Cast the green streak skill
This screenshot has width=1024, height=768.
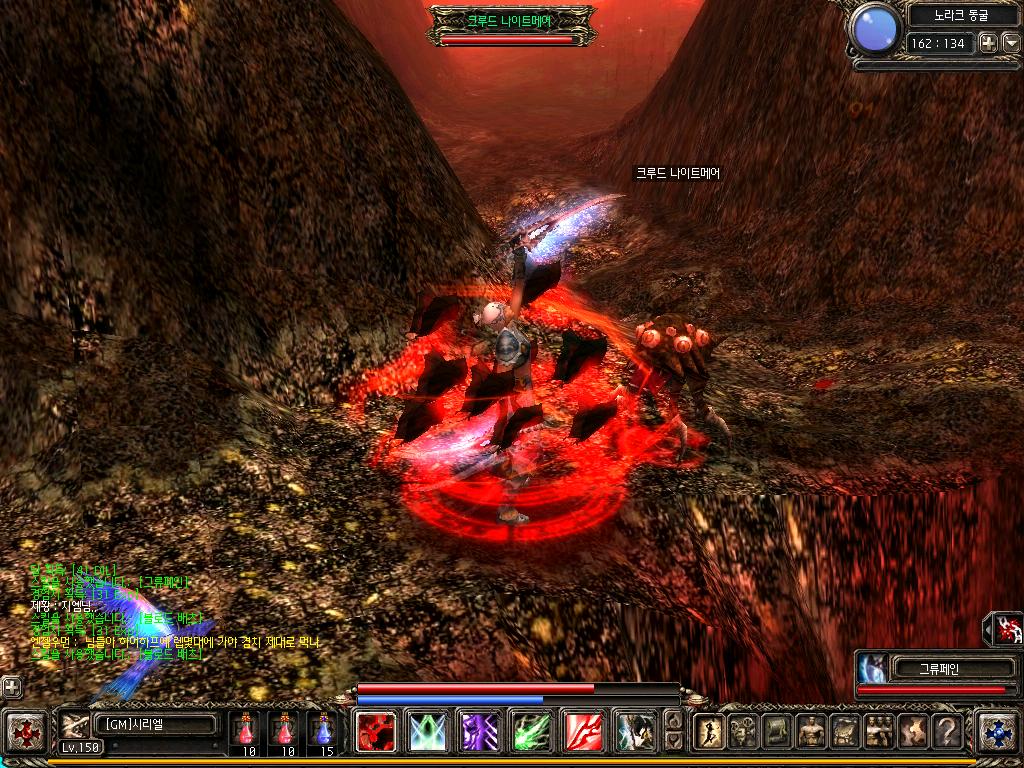point(530,731)
